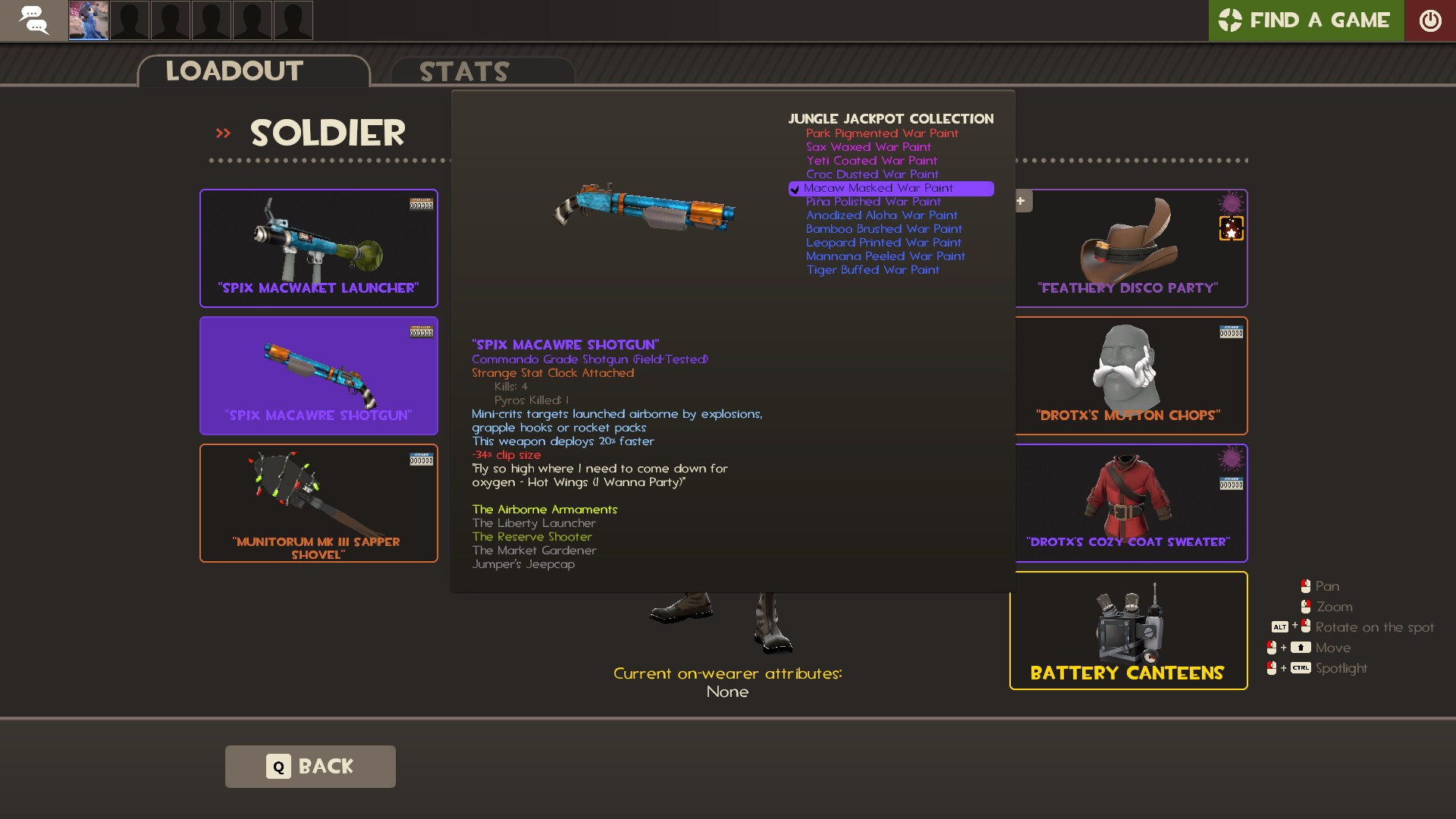Choose Anodized Aloha War Paint from the collection list
The image size is (1456, 819).
click(882, 215)
